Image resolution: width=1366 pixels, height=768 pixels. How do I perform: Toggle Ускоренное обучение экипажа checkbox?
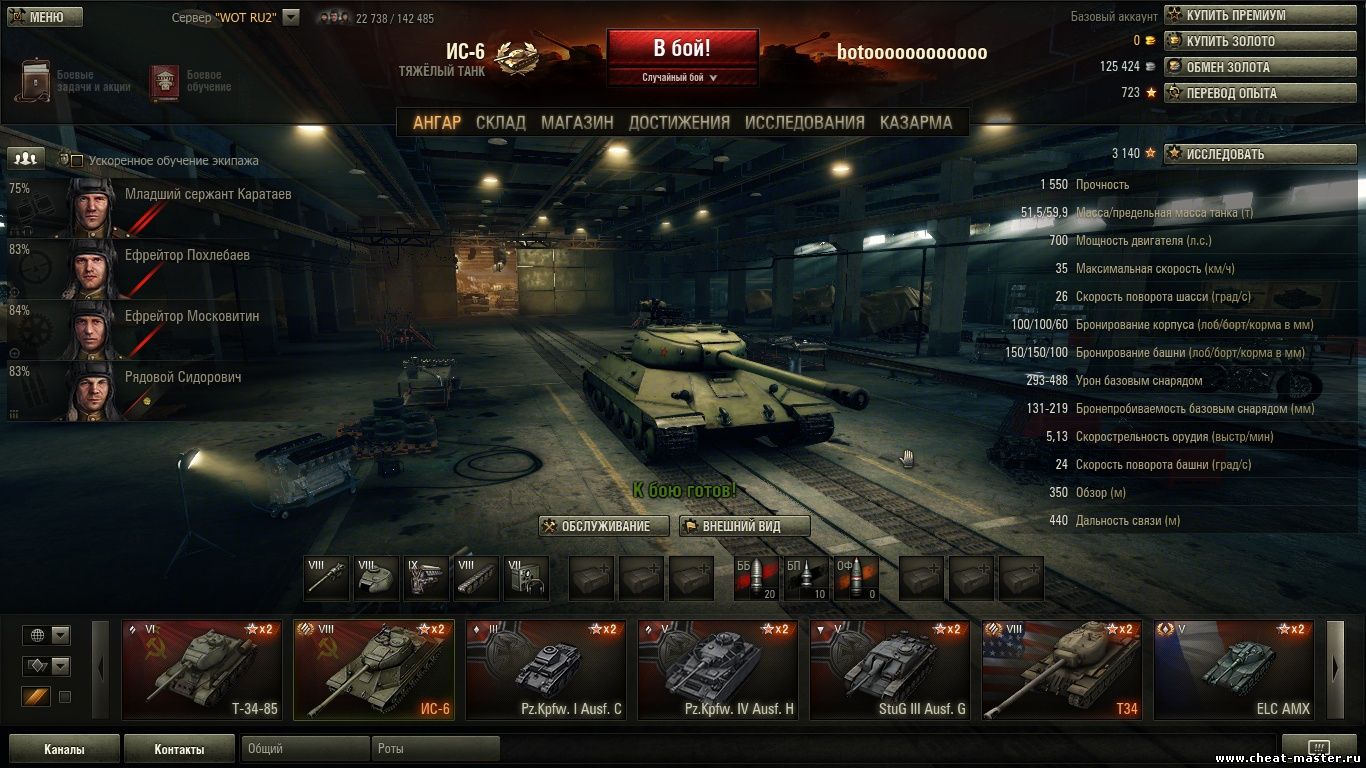(x=77, y=160)
